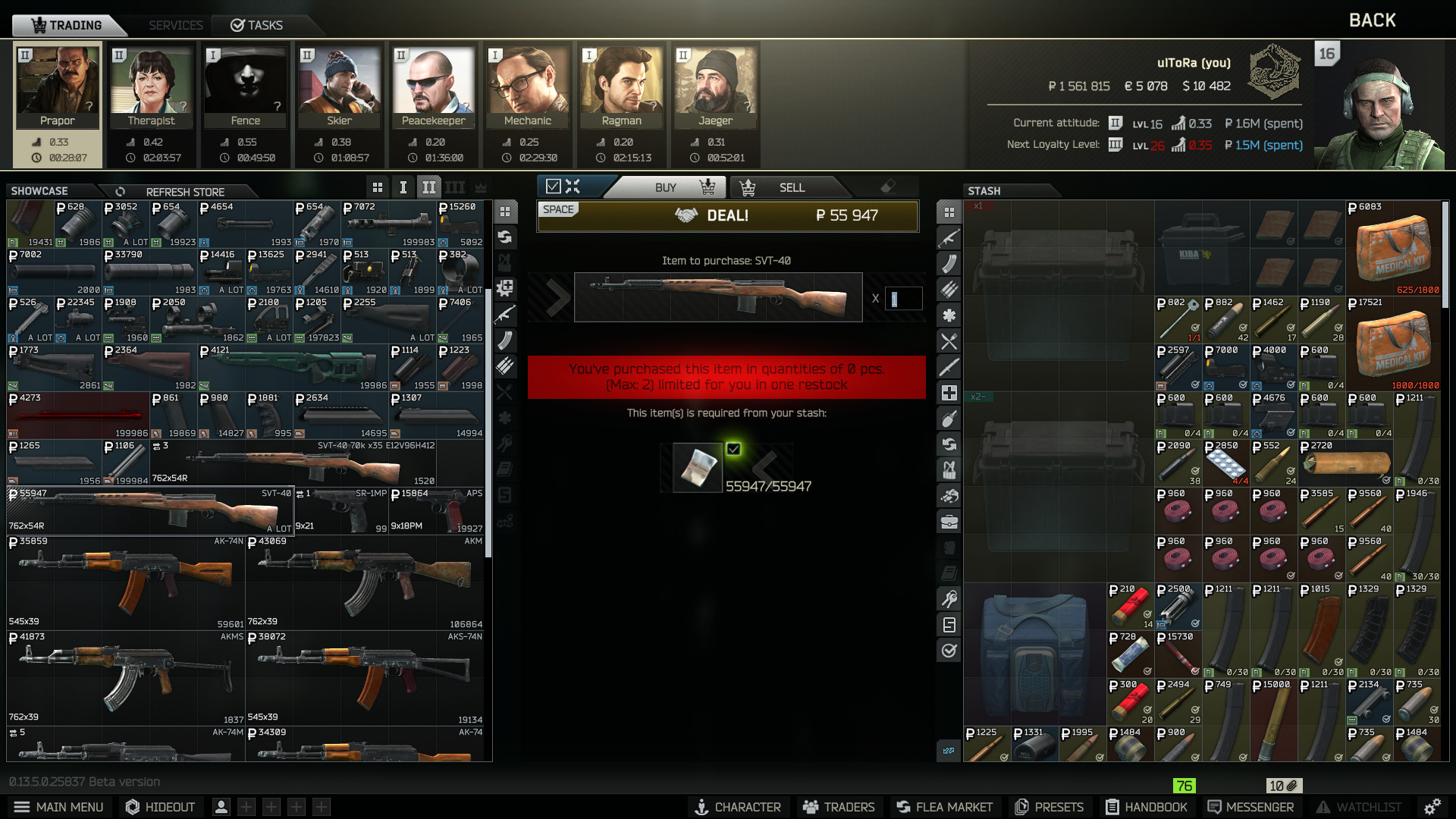Open the TASKS tab
The image size is (1456, 819).
tap(257, 25)
